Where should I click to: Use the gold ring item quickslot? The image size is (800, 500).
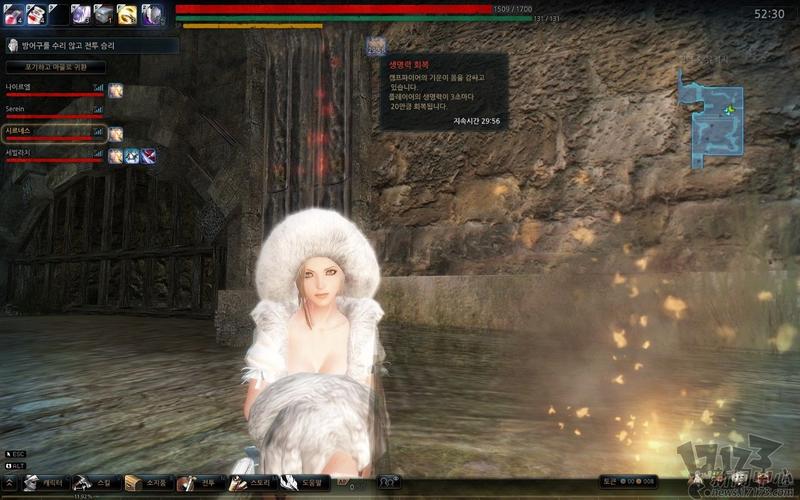pos(127,14)
